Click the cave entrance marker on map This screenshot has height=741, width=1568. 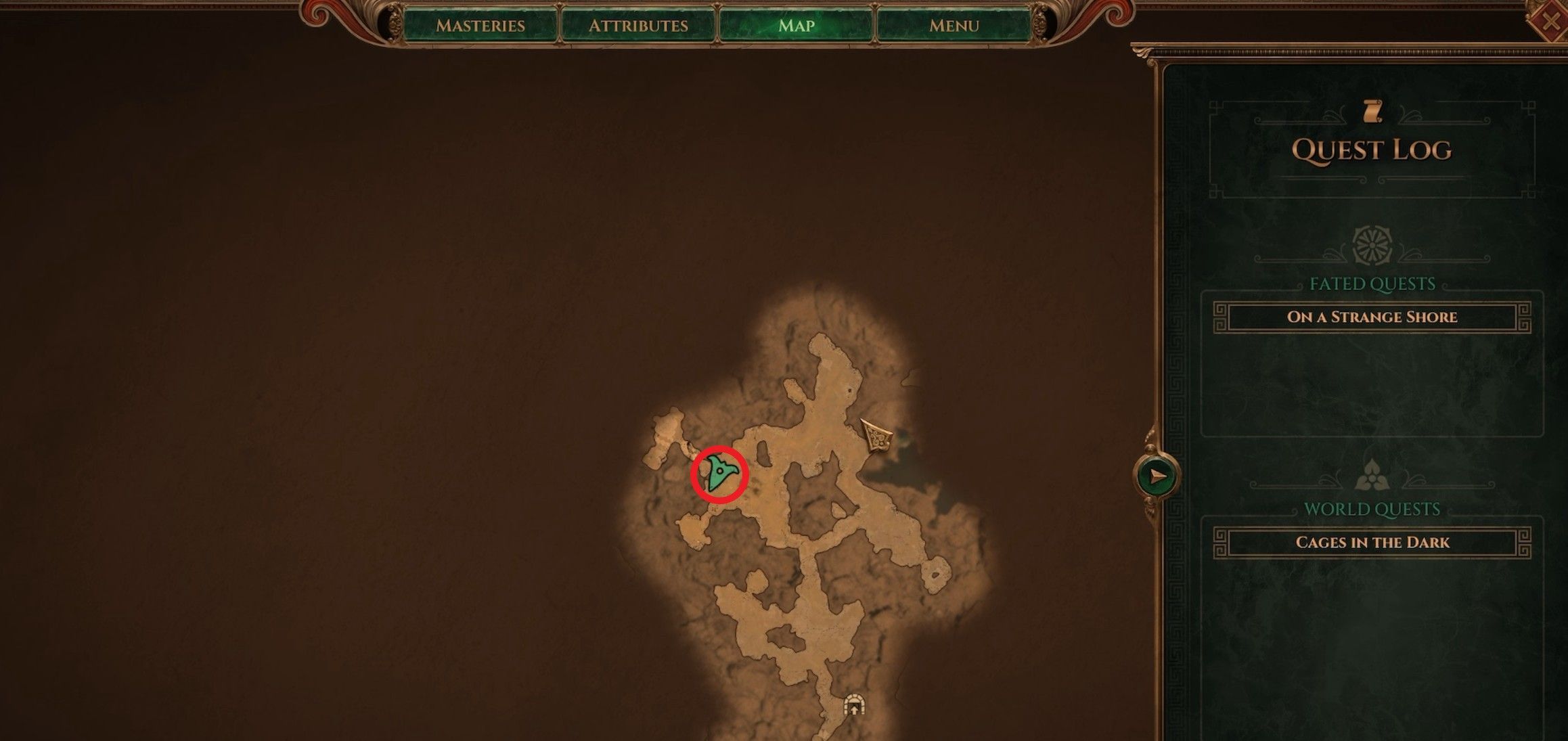coord(855,706)
